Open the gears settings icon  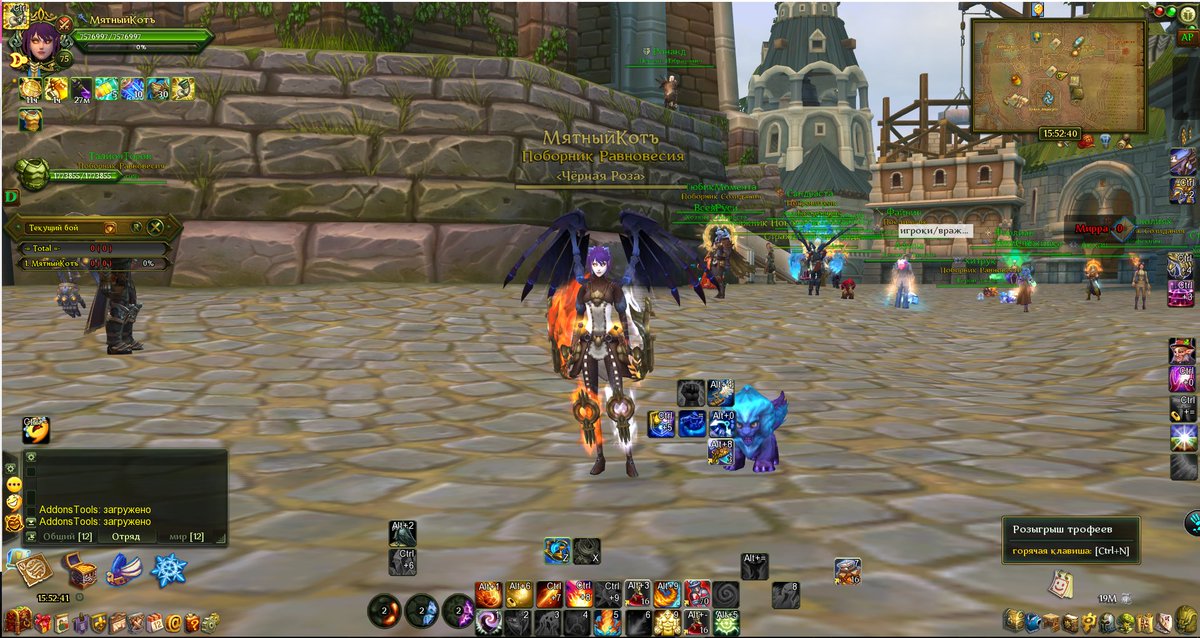point(211,623)
